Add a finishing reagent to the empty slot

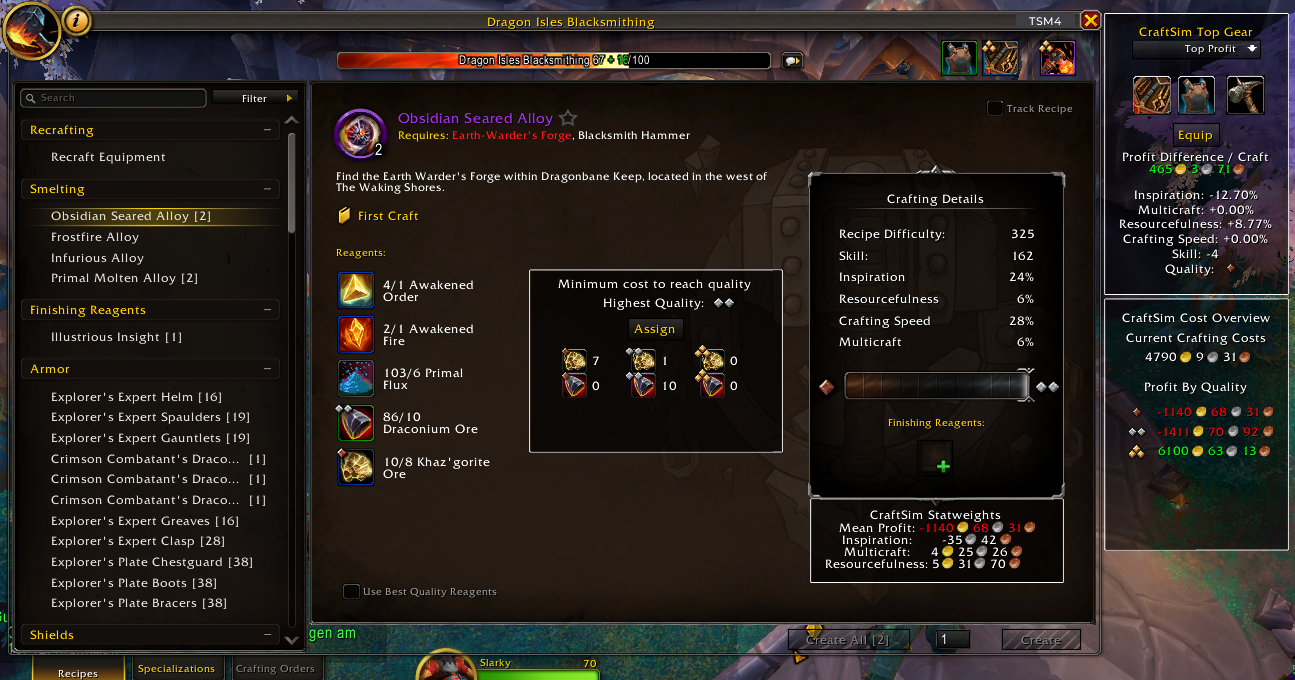click(x=943, y=458)
